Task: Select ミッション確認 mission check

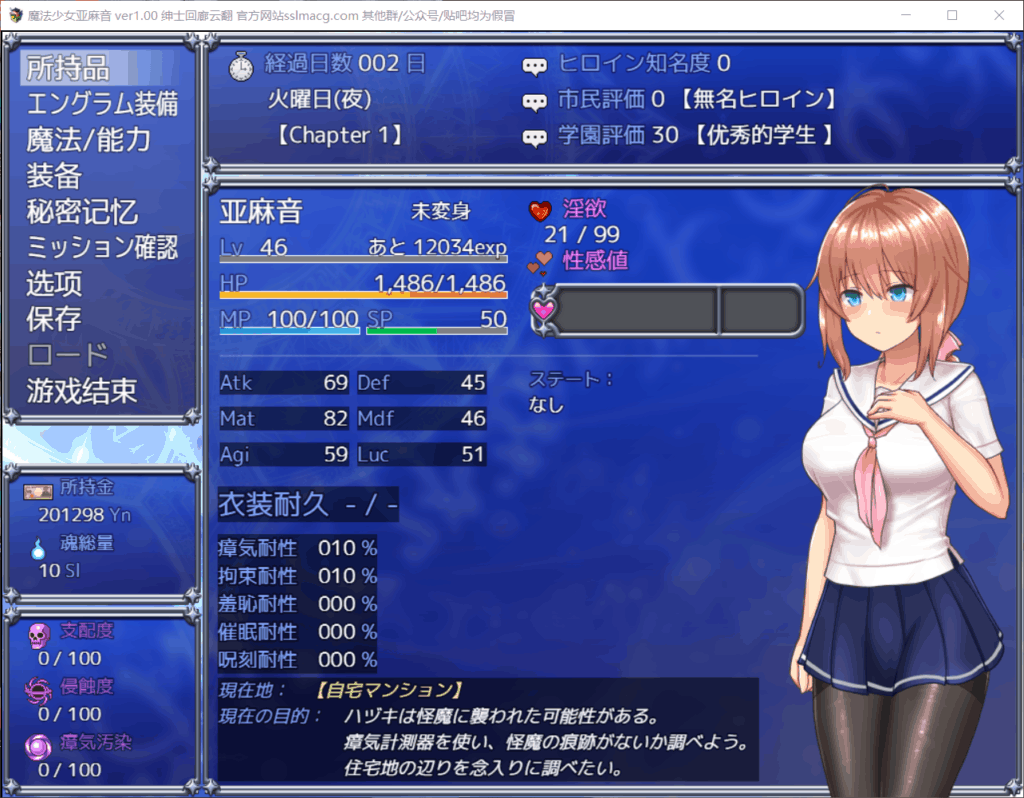Action: (x=101, y=247)
